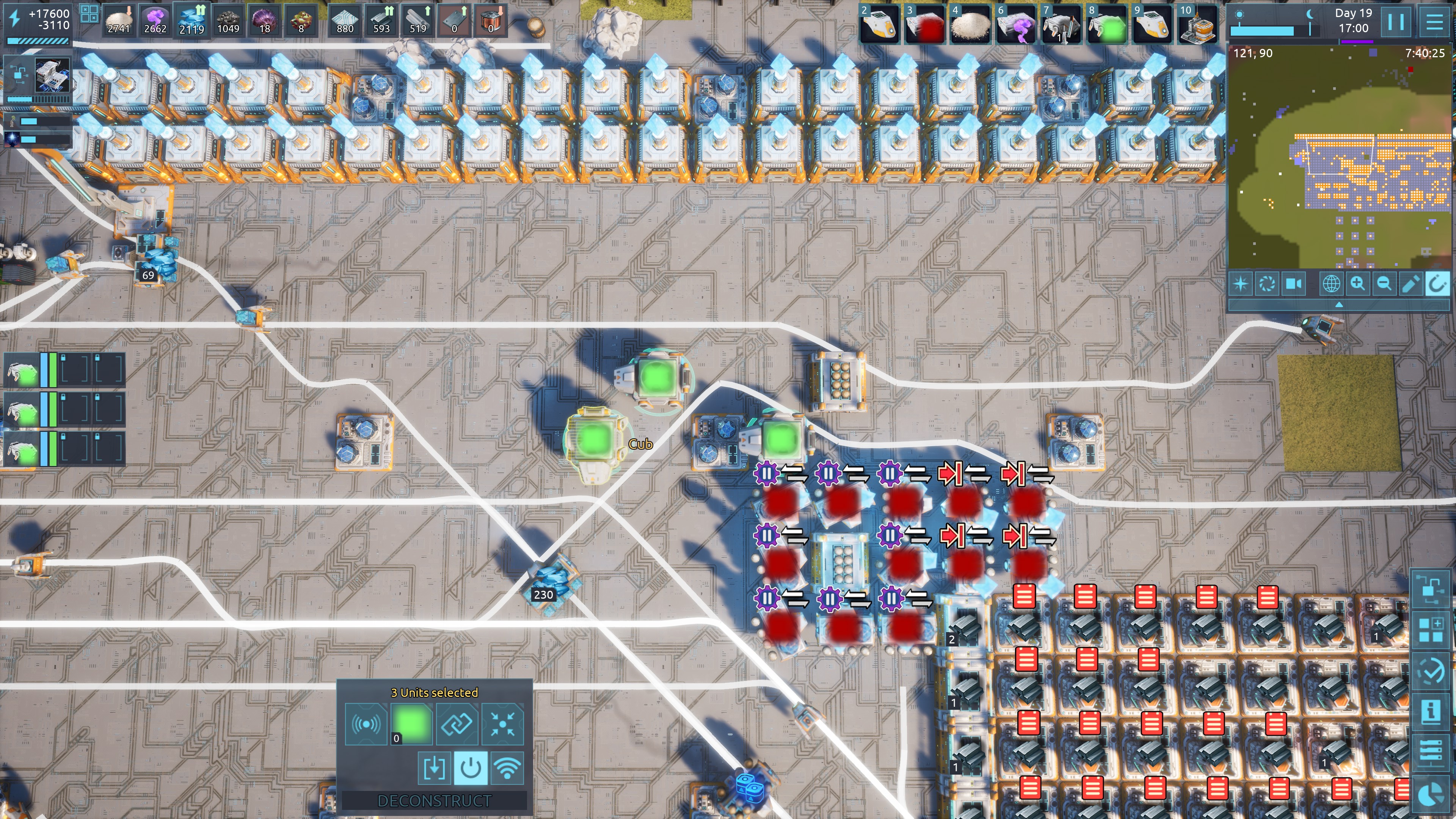This screenshot has height=819, width=1456.
Task: Toggle the minimap video camera button
Action: [1294, 283]
